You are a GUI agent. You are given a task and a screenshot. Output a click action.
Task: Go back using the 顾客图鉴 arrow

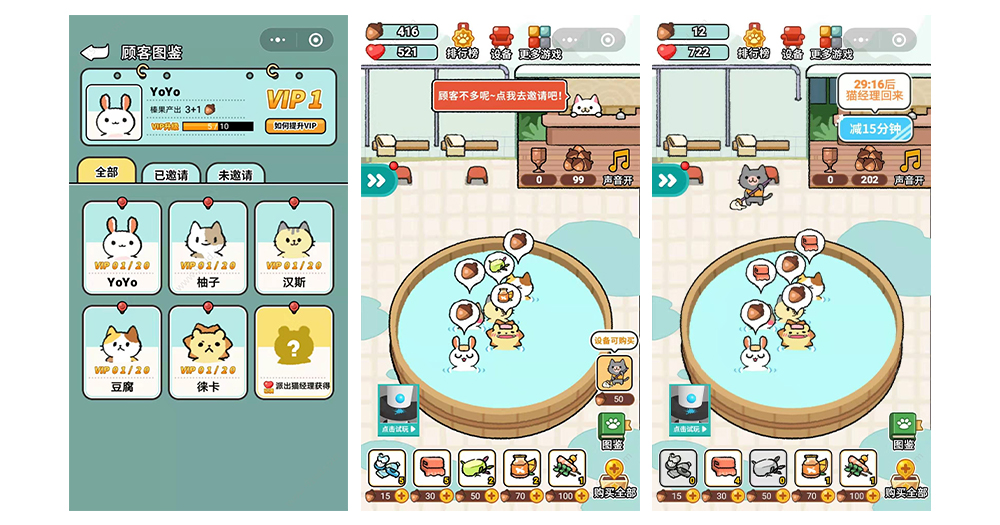tap(94, 52)
